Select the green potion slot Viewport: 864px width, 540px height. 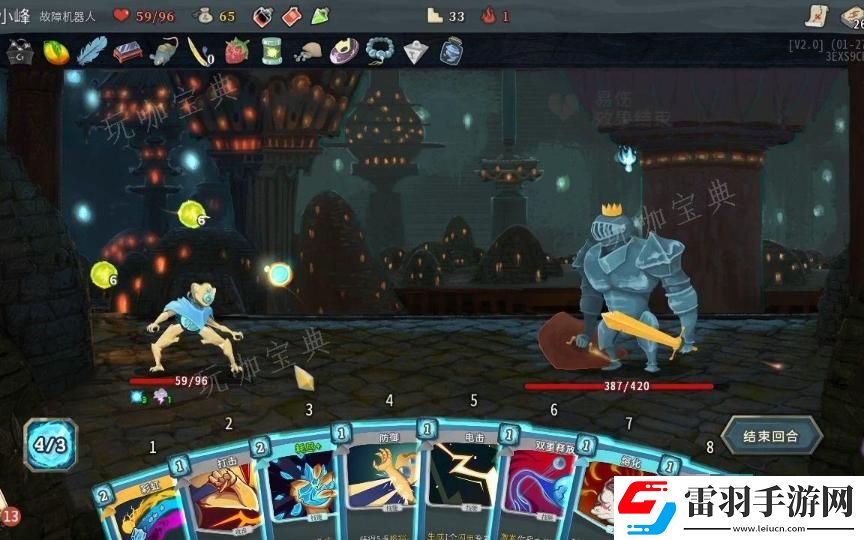320,16
